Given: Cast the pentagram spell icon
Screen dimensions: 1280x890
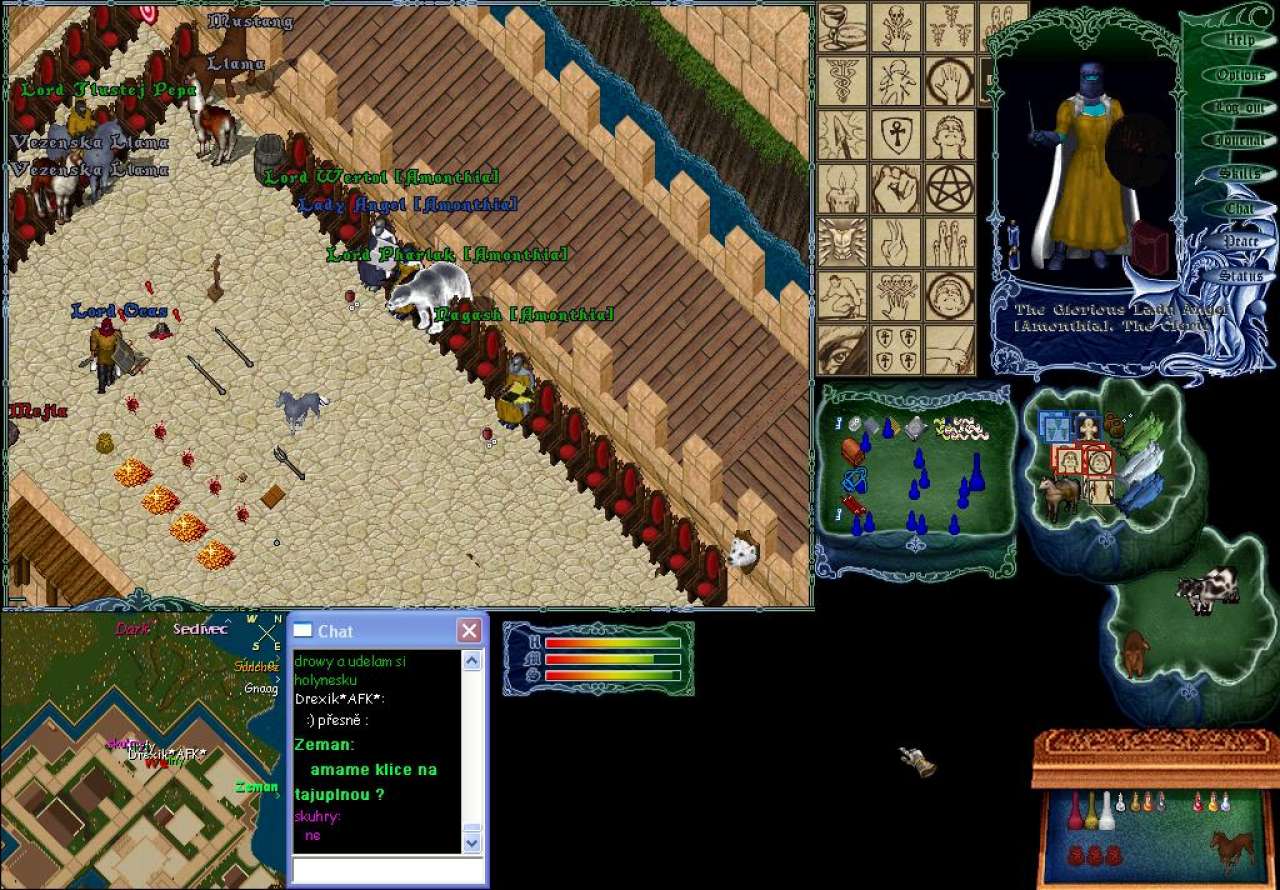Looking at the screenshot, I should 949,188.
